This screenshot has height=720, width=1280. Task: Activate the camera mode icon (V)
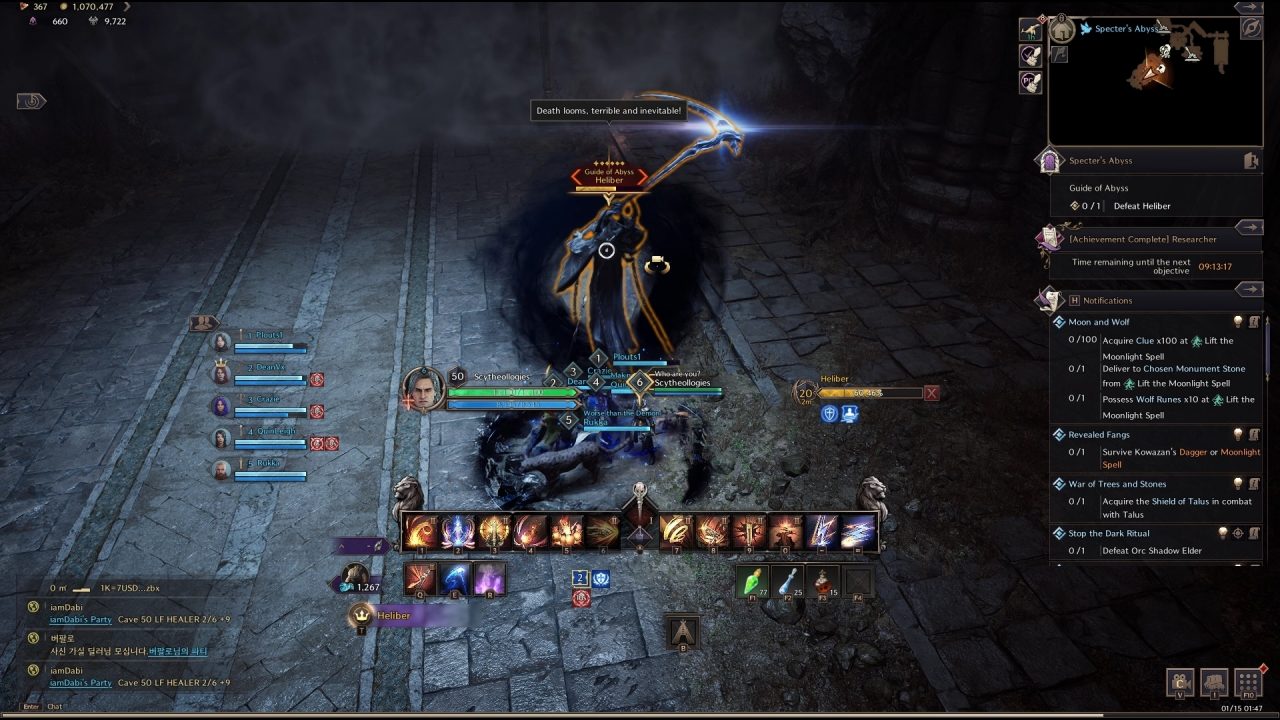(x=1180, y=683)
